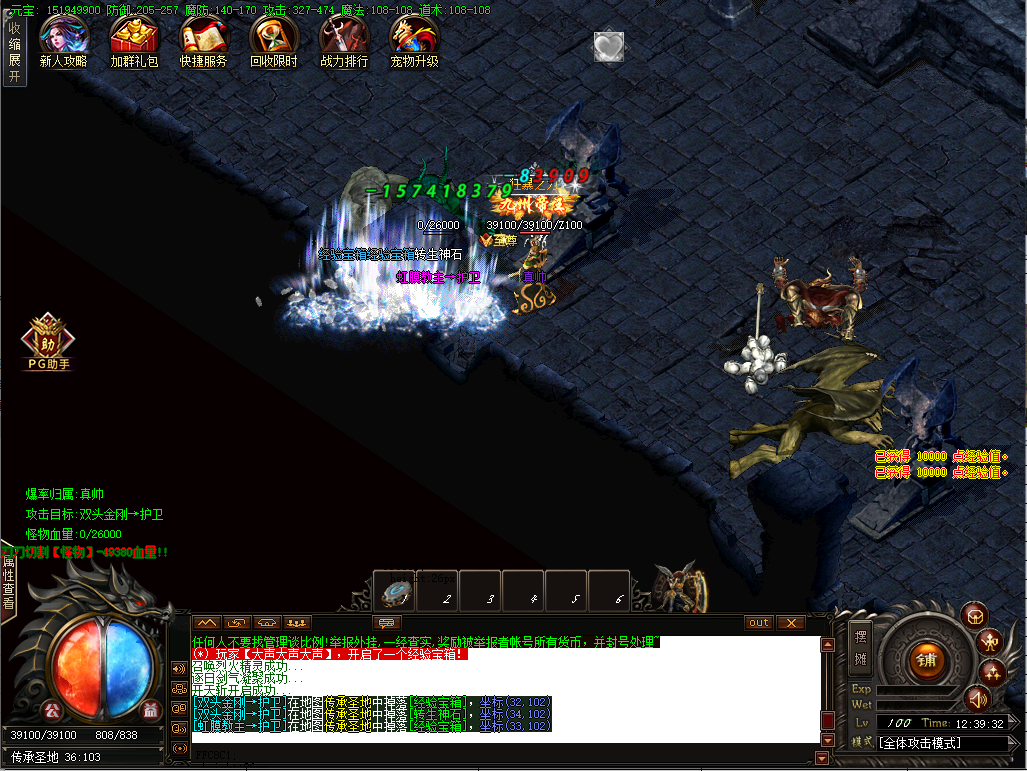The image size is (1027, 771).
Task: Click the 铺 shop button
Action: coord(924,660)
